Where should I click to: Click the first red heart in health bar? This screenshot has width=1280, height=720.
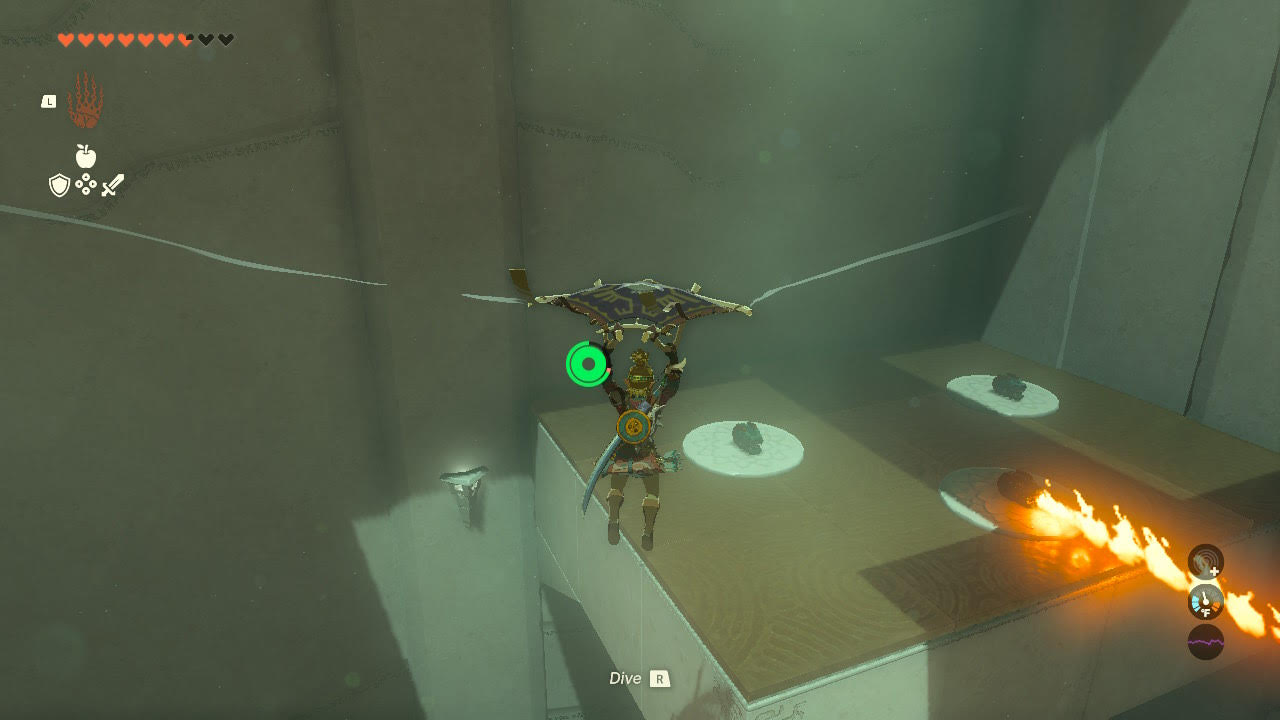65,39
